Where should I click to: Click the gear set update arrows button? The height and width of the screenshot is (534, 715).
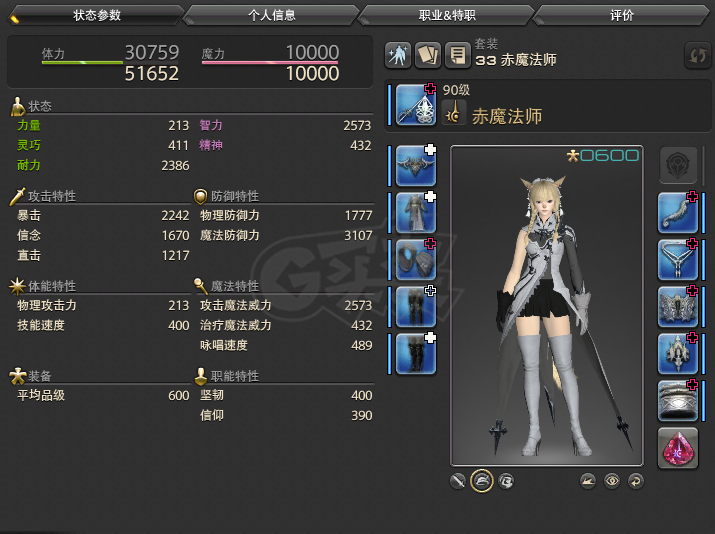click(x=696, y=55)
